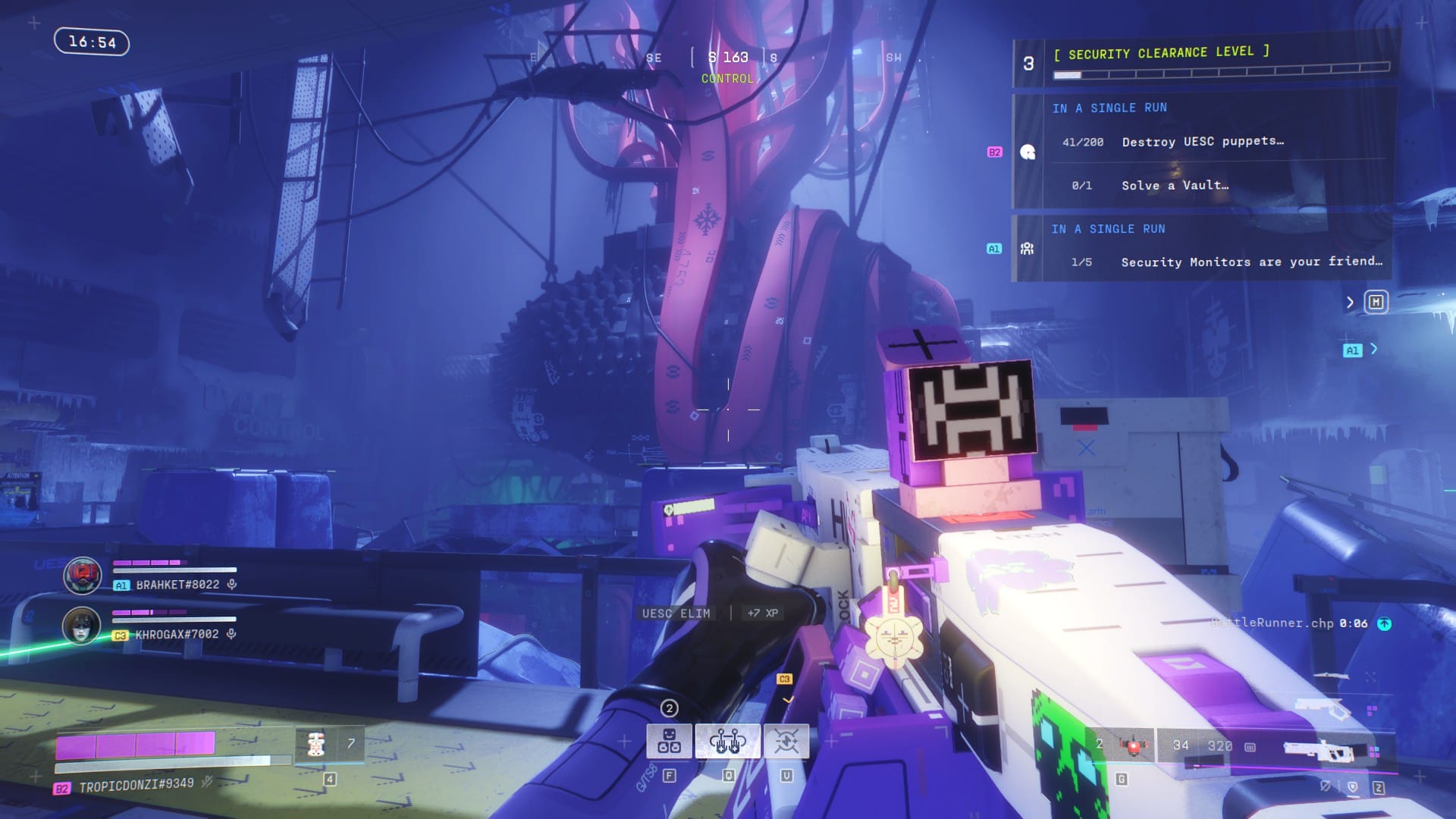Viewport: 1456px width, 819px height.
Task: Toggle TROPICDONZI#9349's muted microphone icon
Action: click(206, 782)
